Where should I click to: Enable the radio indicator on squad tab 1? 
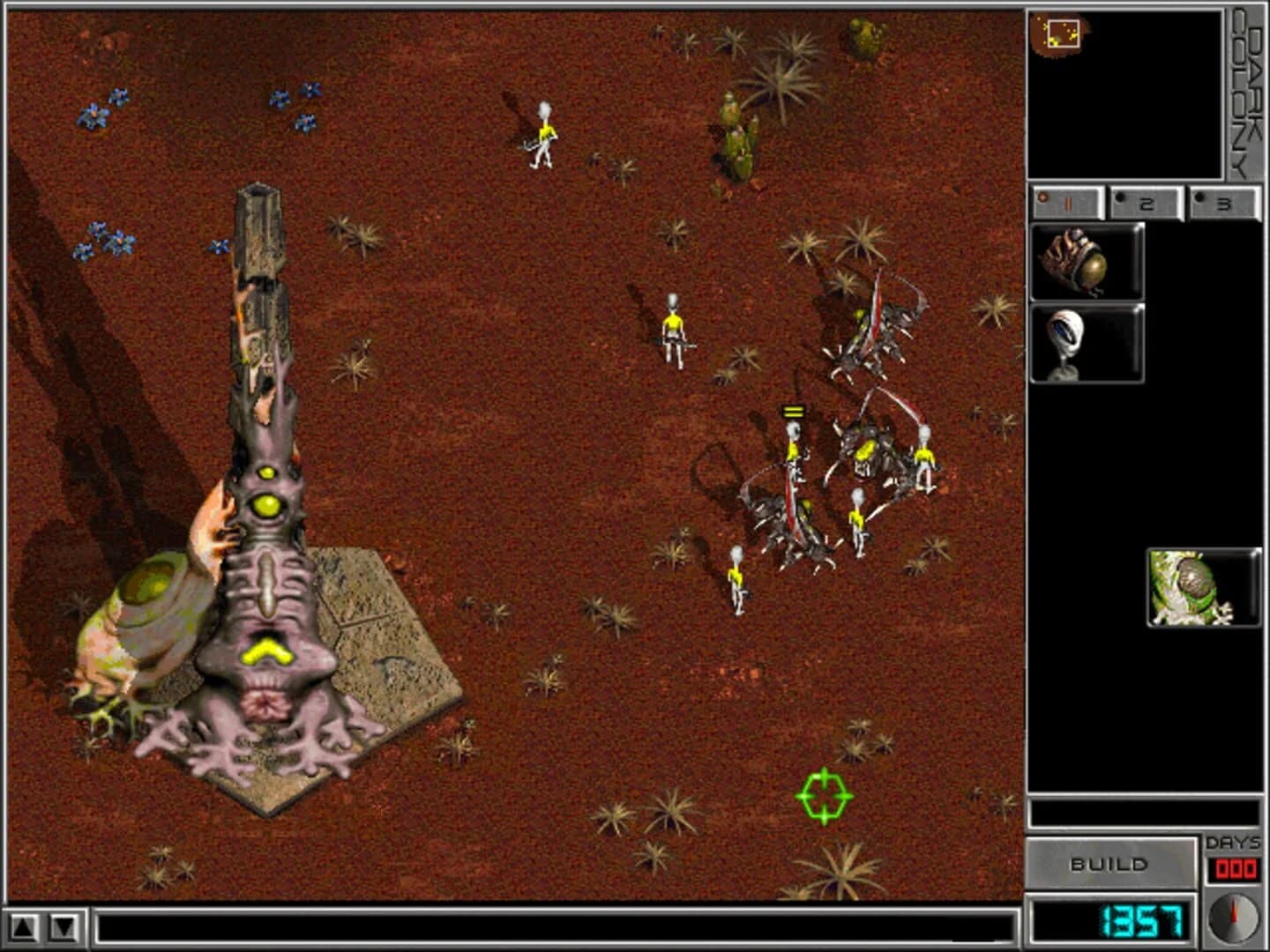pos(1043,197)
